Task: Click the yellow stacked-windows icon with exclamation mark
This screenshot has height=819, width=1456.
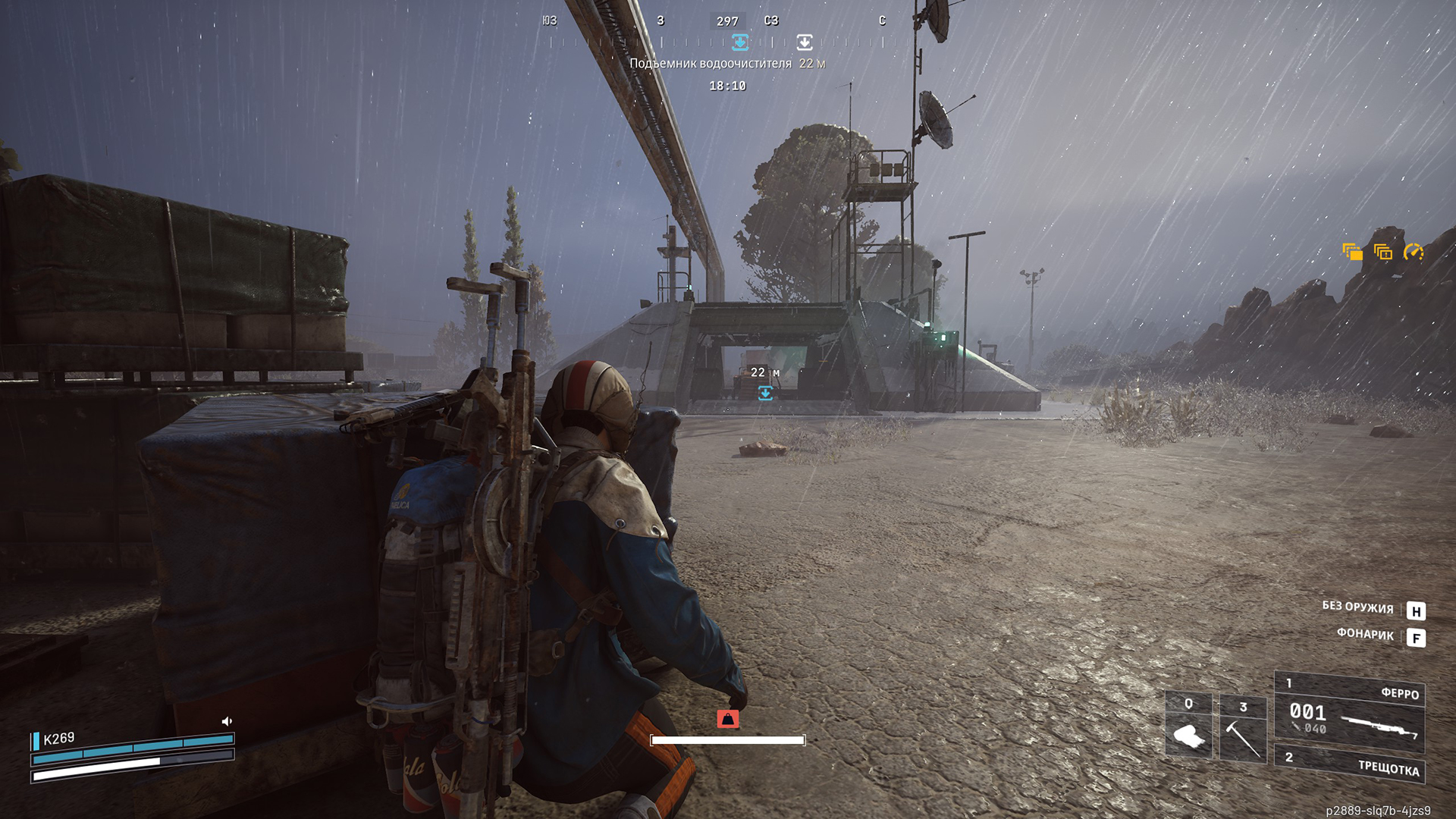Action: coord(1382,252)
